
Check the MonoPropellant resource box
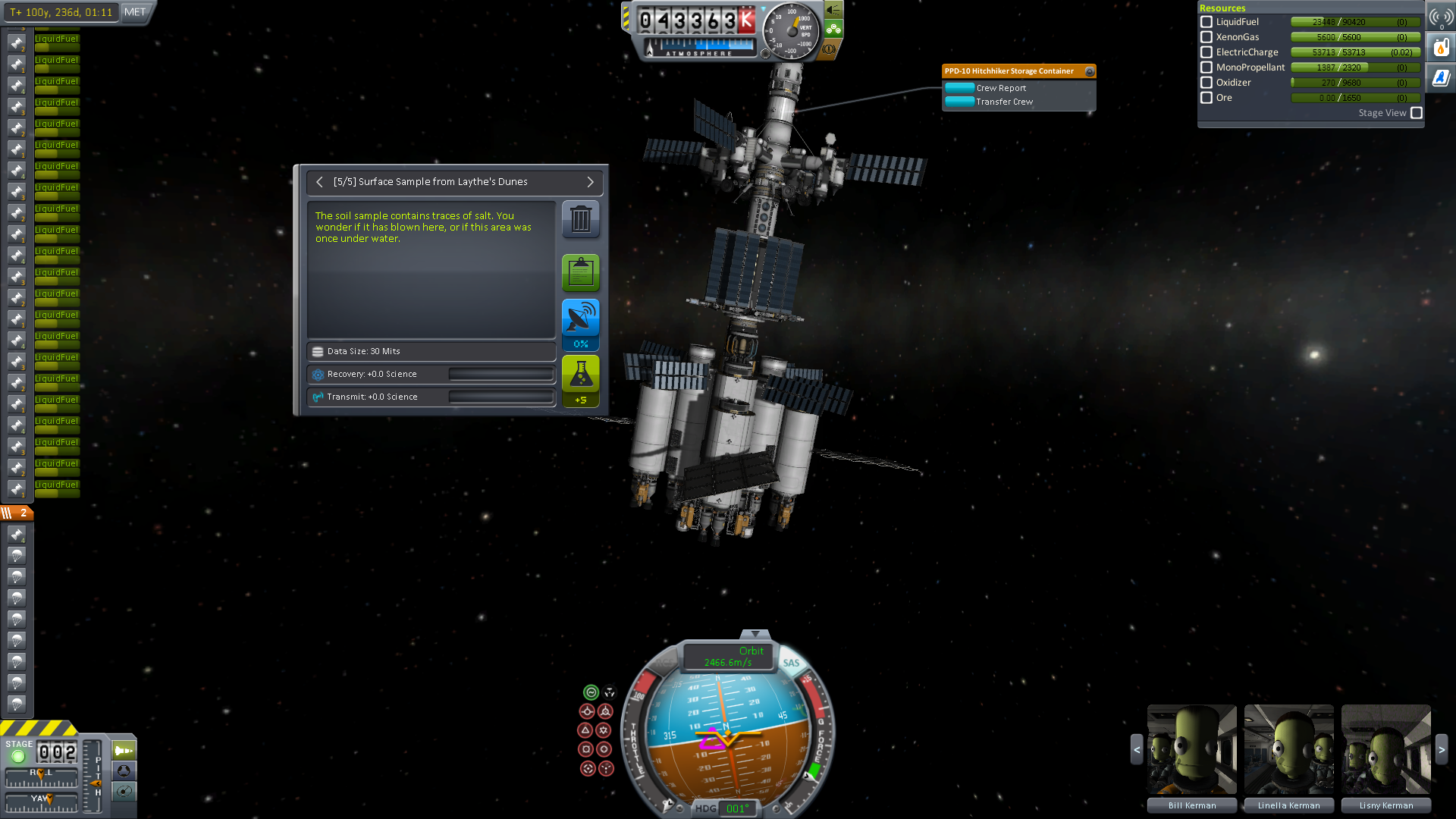pyautogui.click(x=1207, y=67)
